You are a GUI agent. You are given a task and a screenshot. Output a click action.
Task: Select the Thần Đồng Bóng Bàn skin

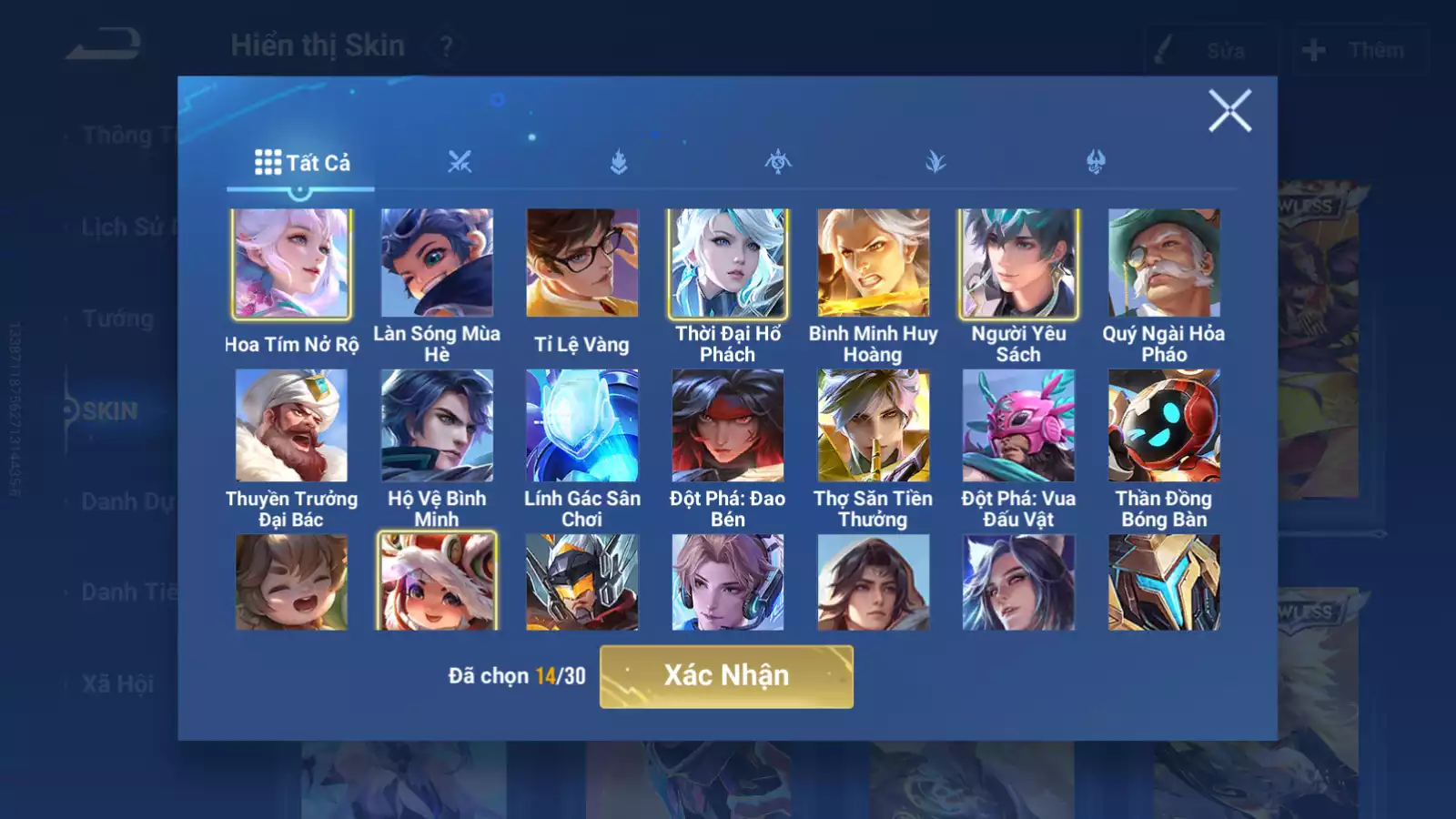click(1164, 425)
